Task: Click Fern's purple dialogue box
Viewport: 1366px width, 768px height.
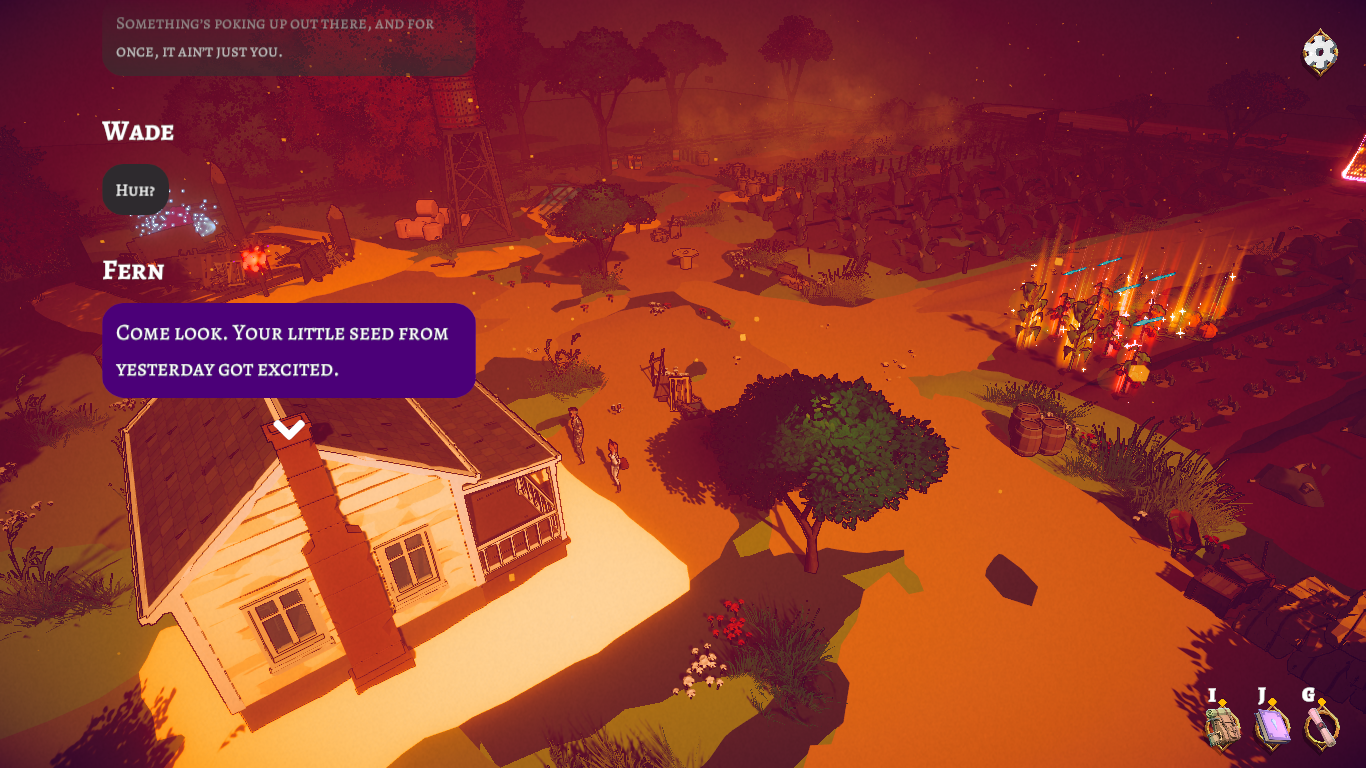Action: (x=288, y=350)
